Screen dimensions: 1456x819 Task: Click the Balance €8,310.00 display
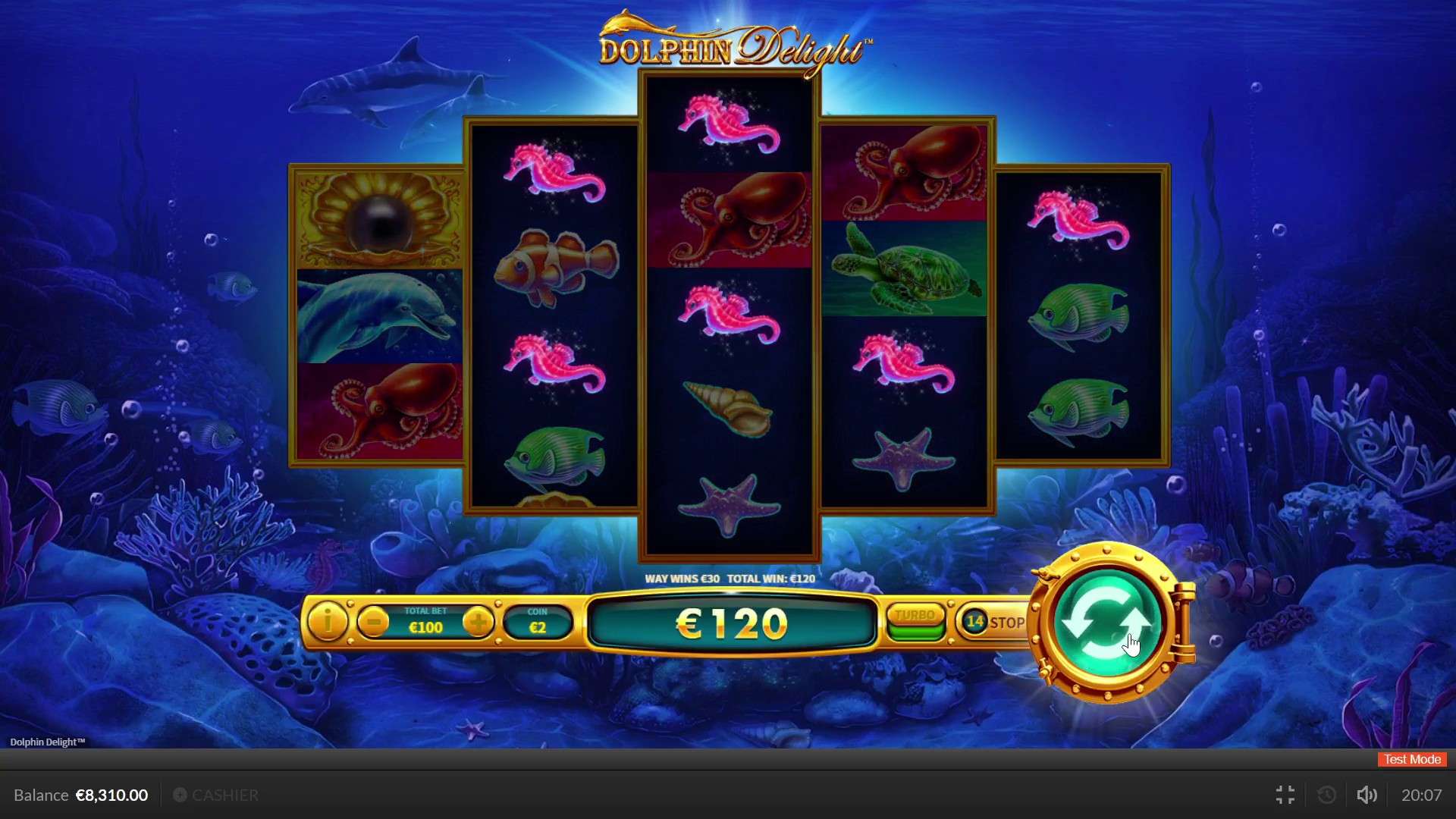click(x=78, y=795)
